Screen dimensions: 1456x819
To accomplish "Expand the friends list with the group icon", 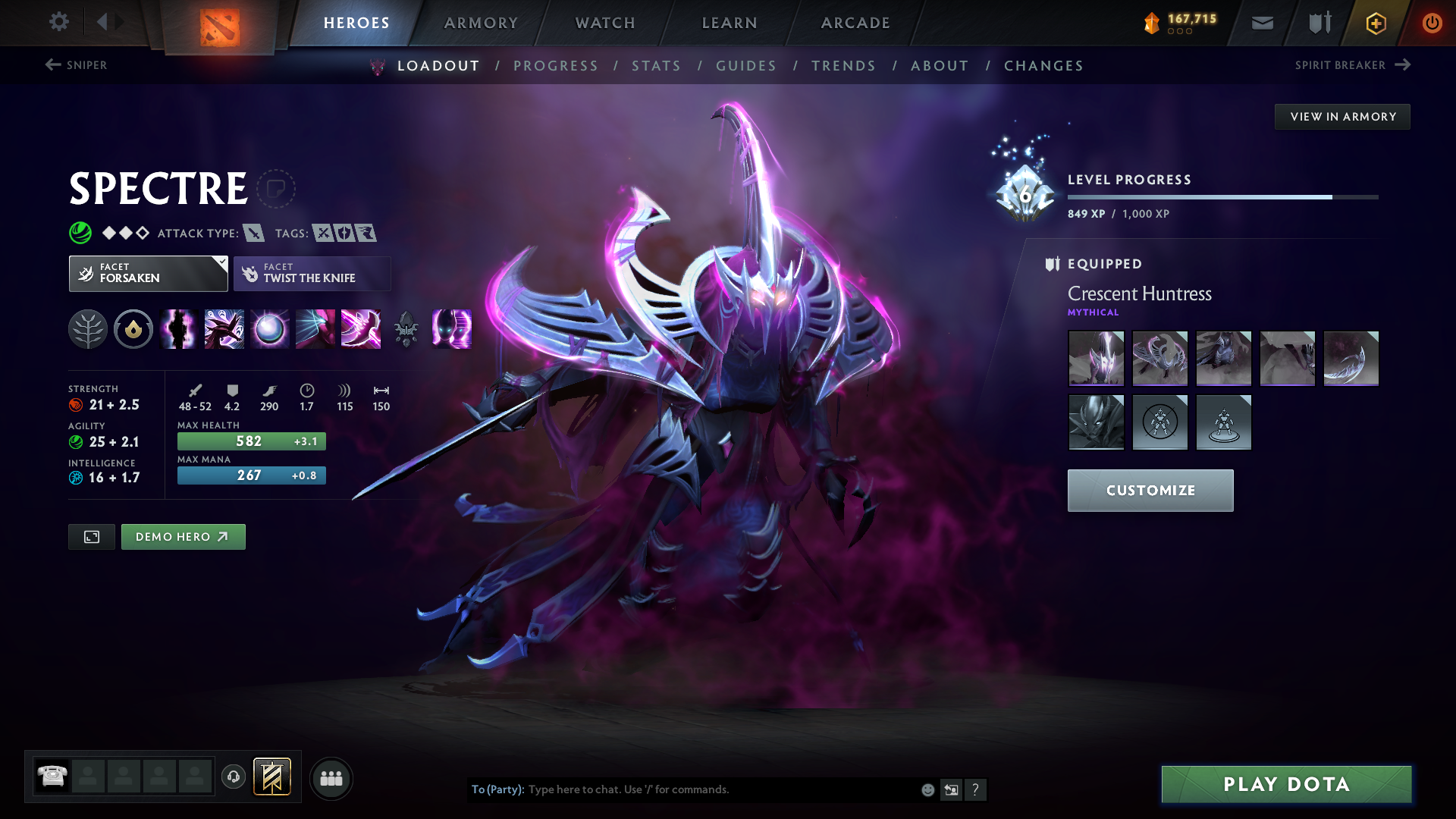I will 331,778.
